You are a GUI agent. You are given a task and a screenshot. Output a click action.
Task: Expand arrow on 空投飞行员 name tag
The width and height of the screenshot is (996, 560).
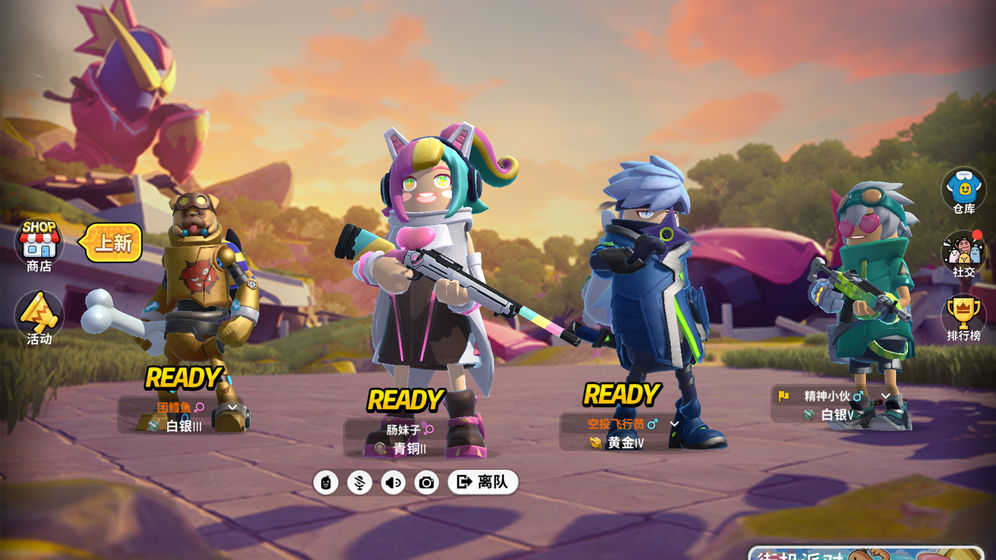[674, 424]
